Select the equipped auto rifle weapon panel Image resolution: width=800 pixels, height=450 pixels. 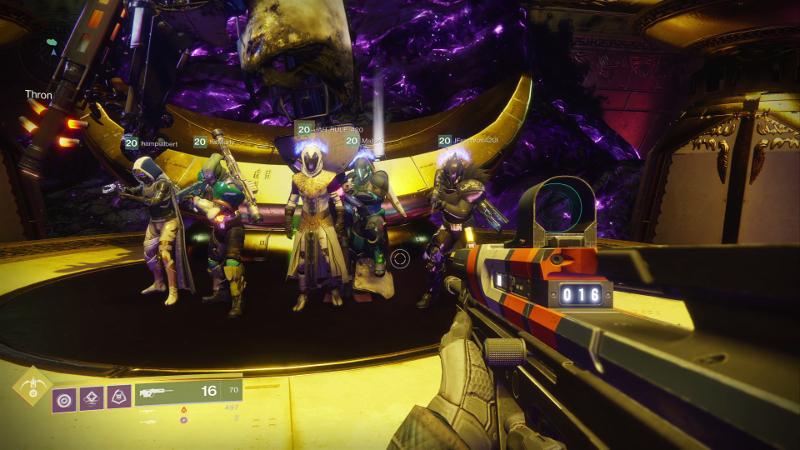coord(191,392)
